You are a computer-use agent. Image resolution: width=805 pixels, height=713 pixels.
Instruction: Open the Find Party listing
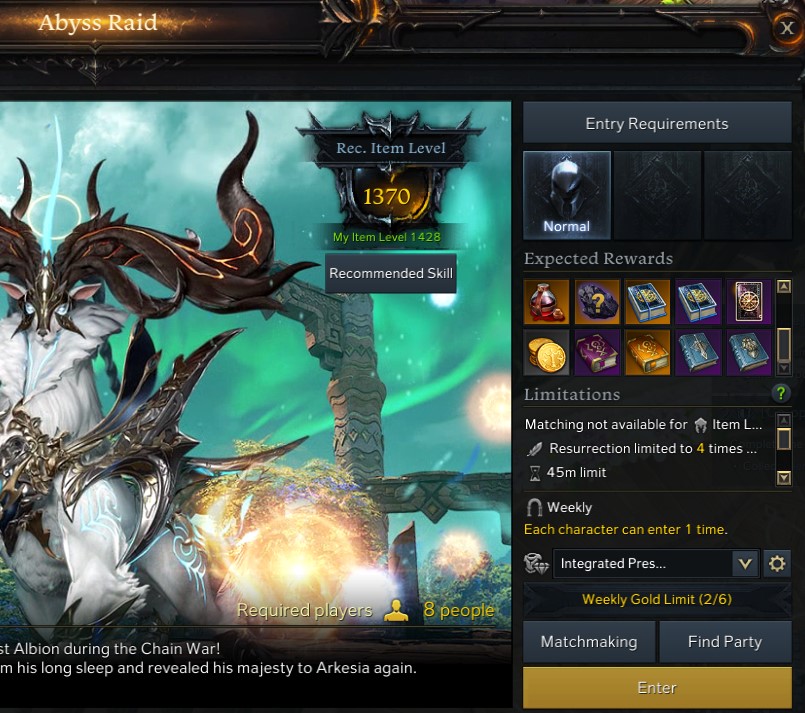725,642
